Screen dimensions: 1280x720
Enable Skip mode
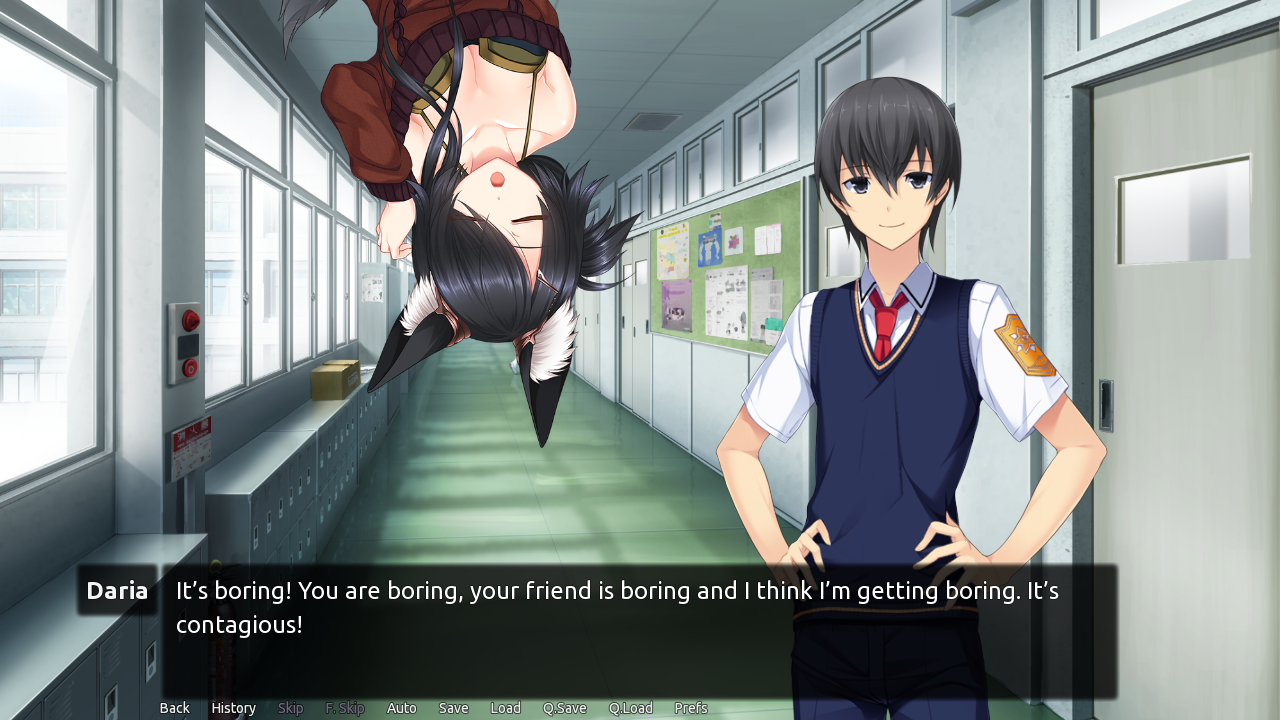tap(290, 707)
